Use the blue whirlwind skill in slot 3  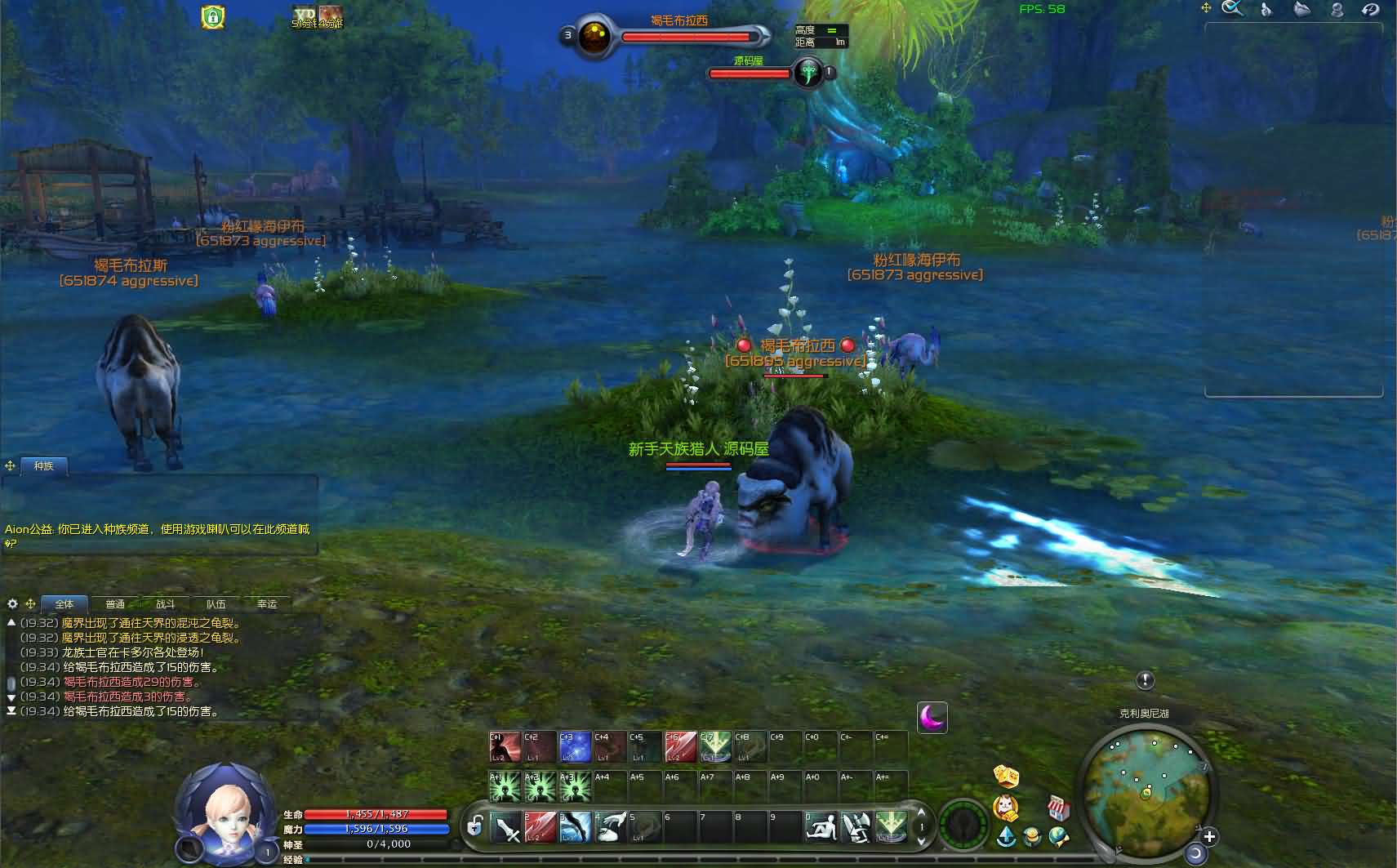tap(575, 828)
